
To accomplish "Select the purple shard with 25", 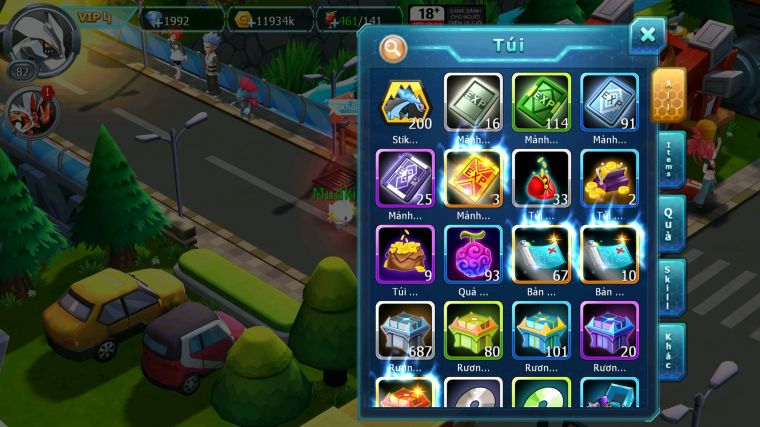I will (405, 179).
